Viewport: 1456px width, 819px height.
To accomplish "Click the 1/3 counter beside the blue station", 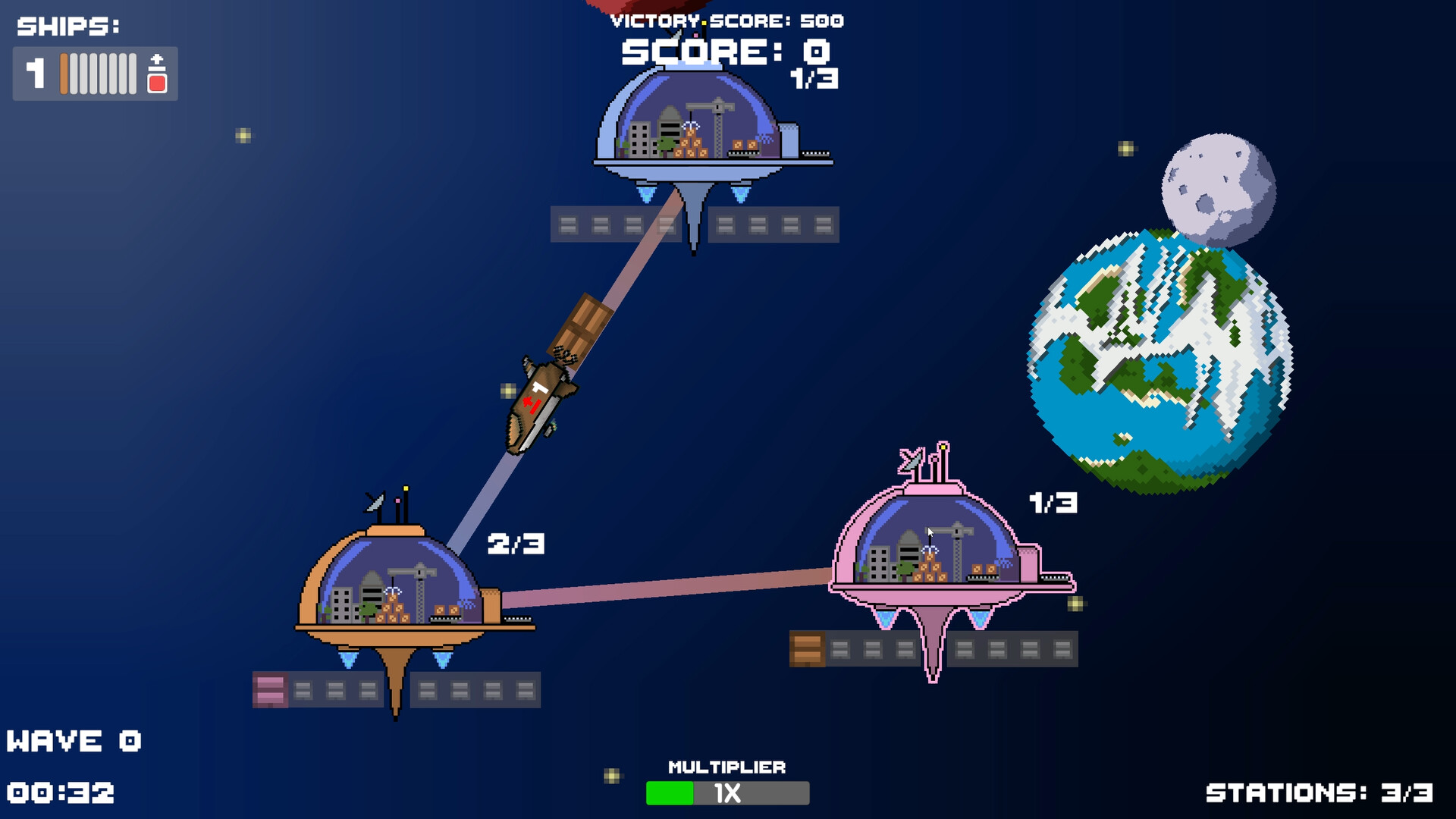I will 815,77.
